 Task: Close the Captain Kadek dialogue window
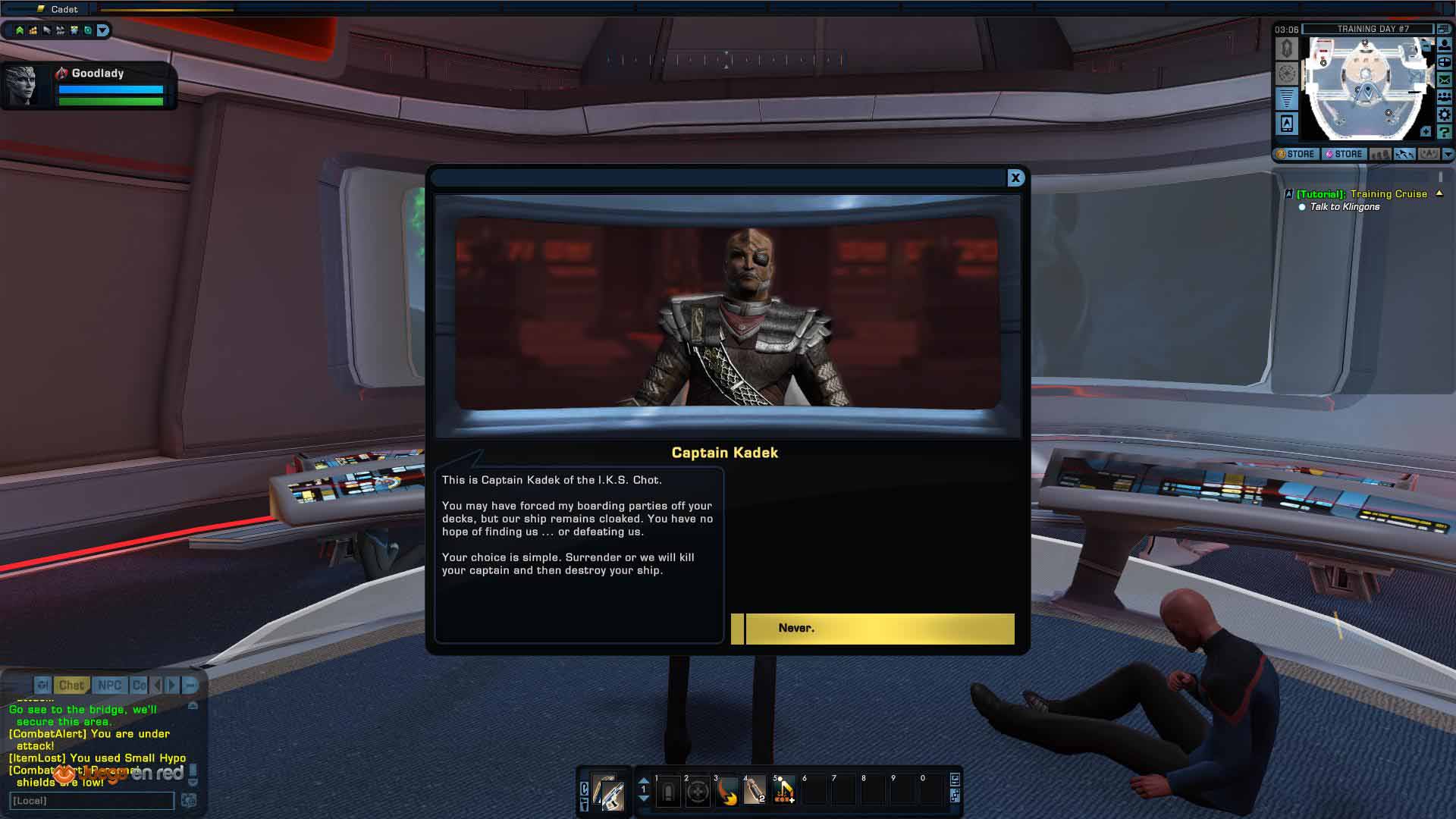point(1015,177)
